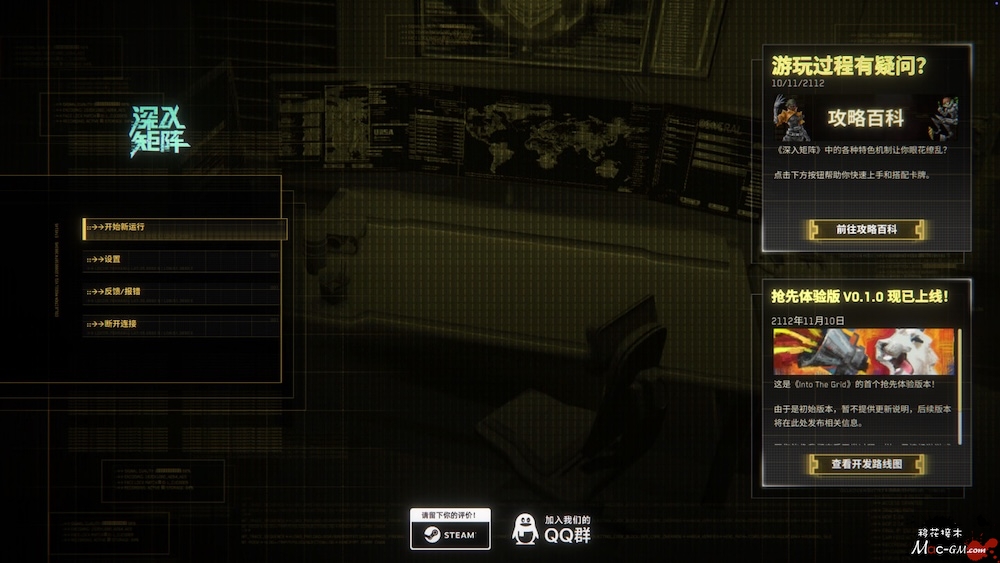Click the 前往攻略百科 button

pos(866,230)
